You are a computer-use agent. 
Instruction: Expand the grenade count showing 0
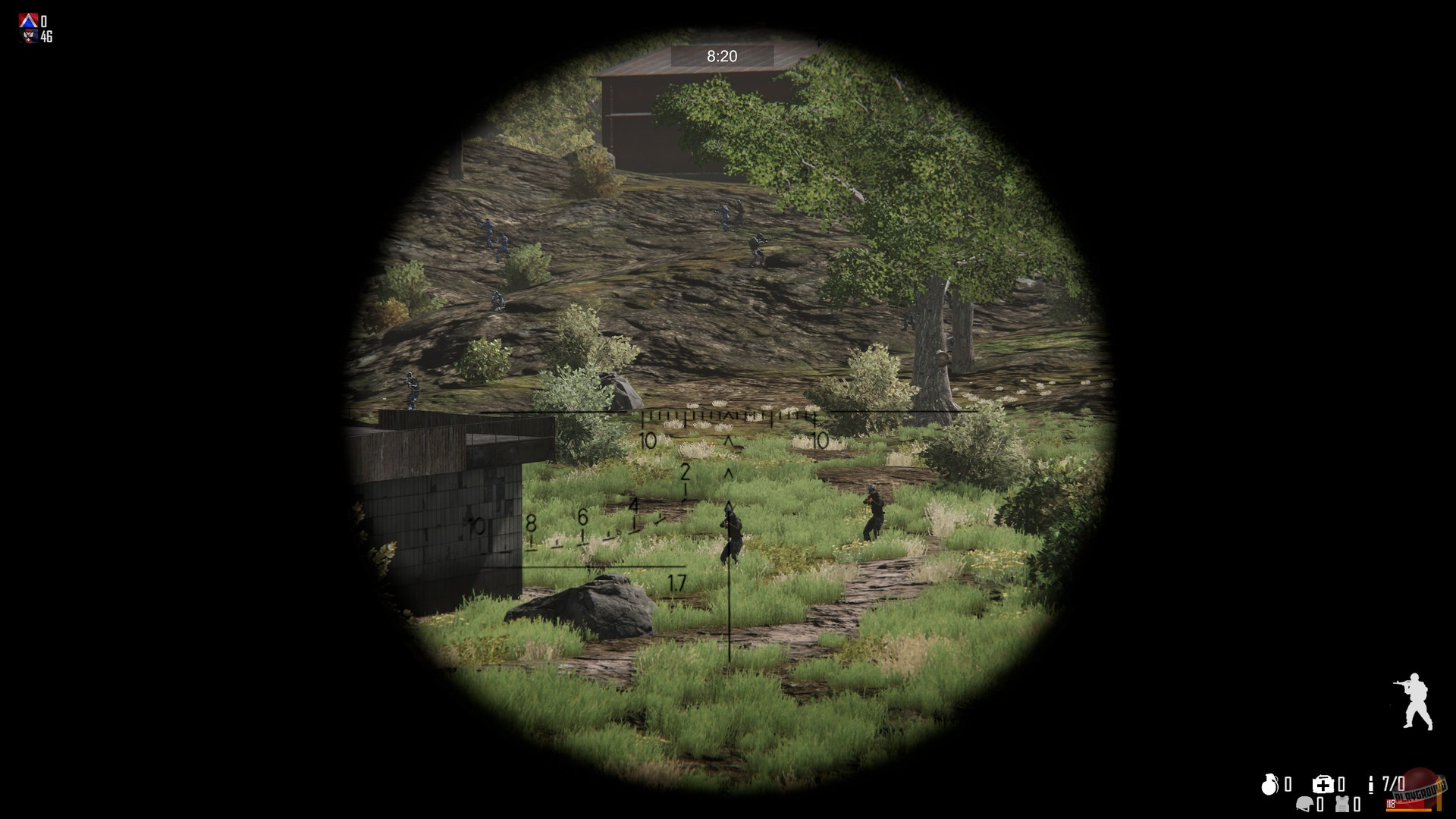[x=1288, y=785]
